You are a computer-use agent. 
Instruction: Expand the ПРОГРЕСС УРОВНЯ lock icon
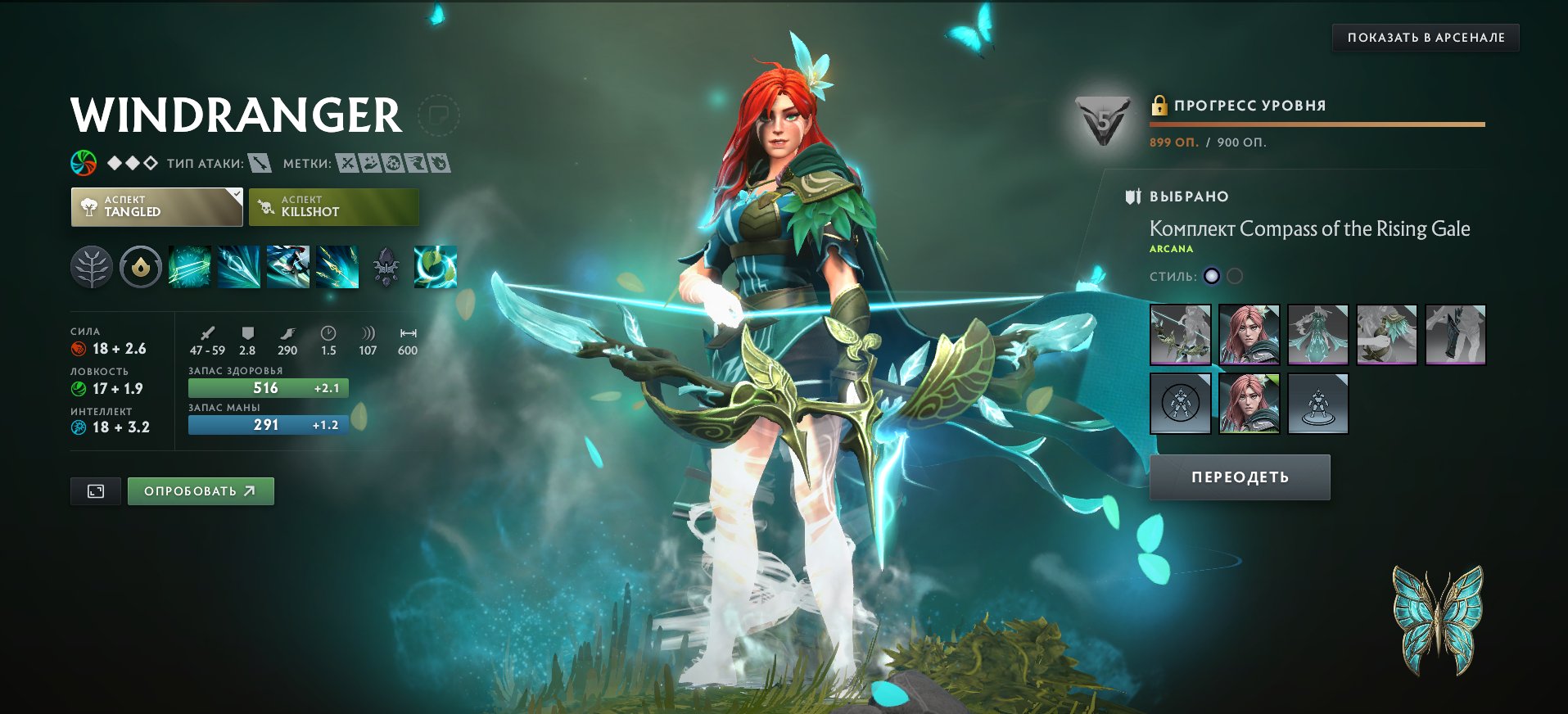[1159, 105]
